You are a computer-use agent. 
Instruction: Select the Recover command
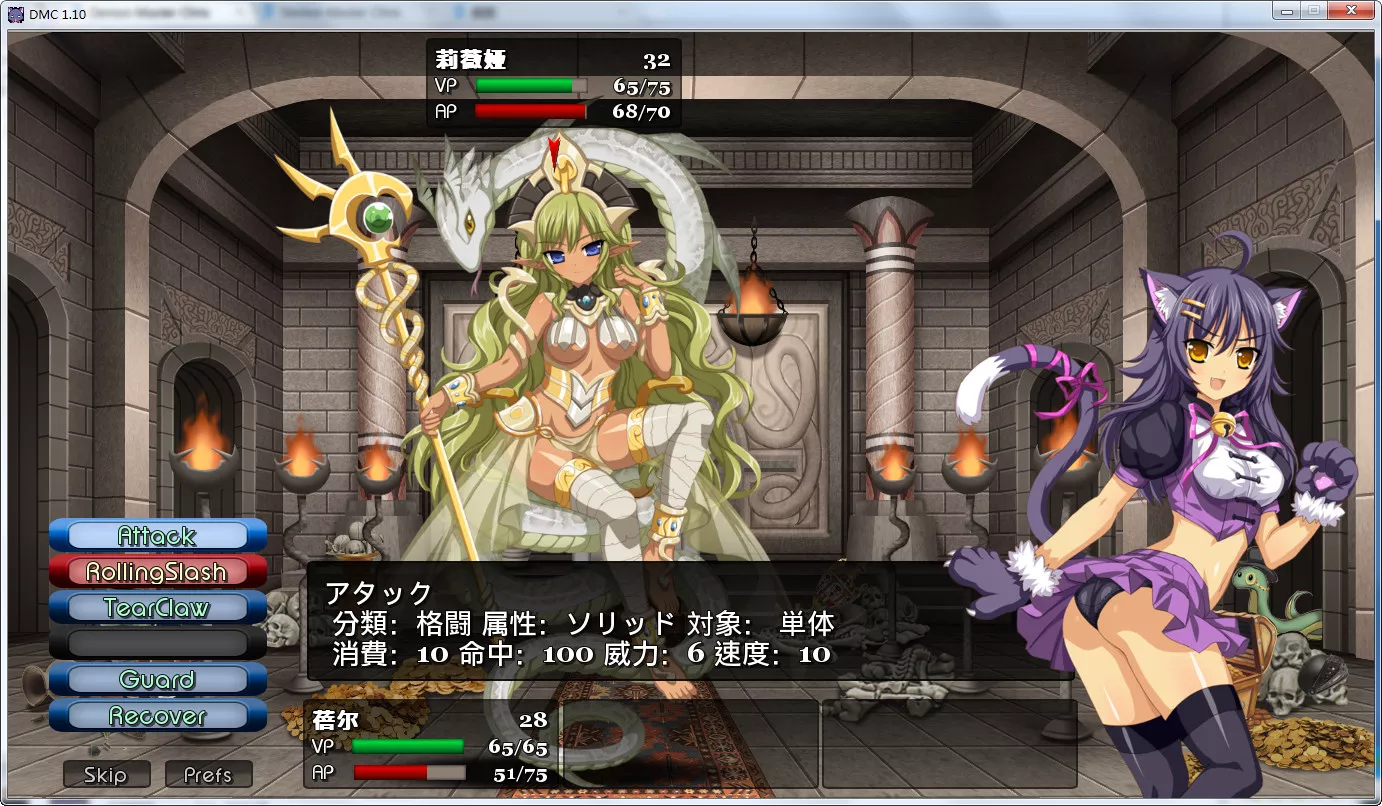[156, 716]
